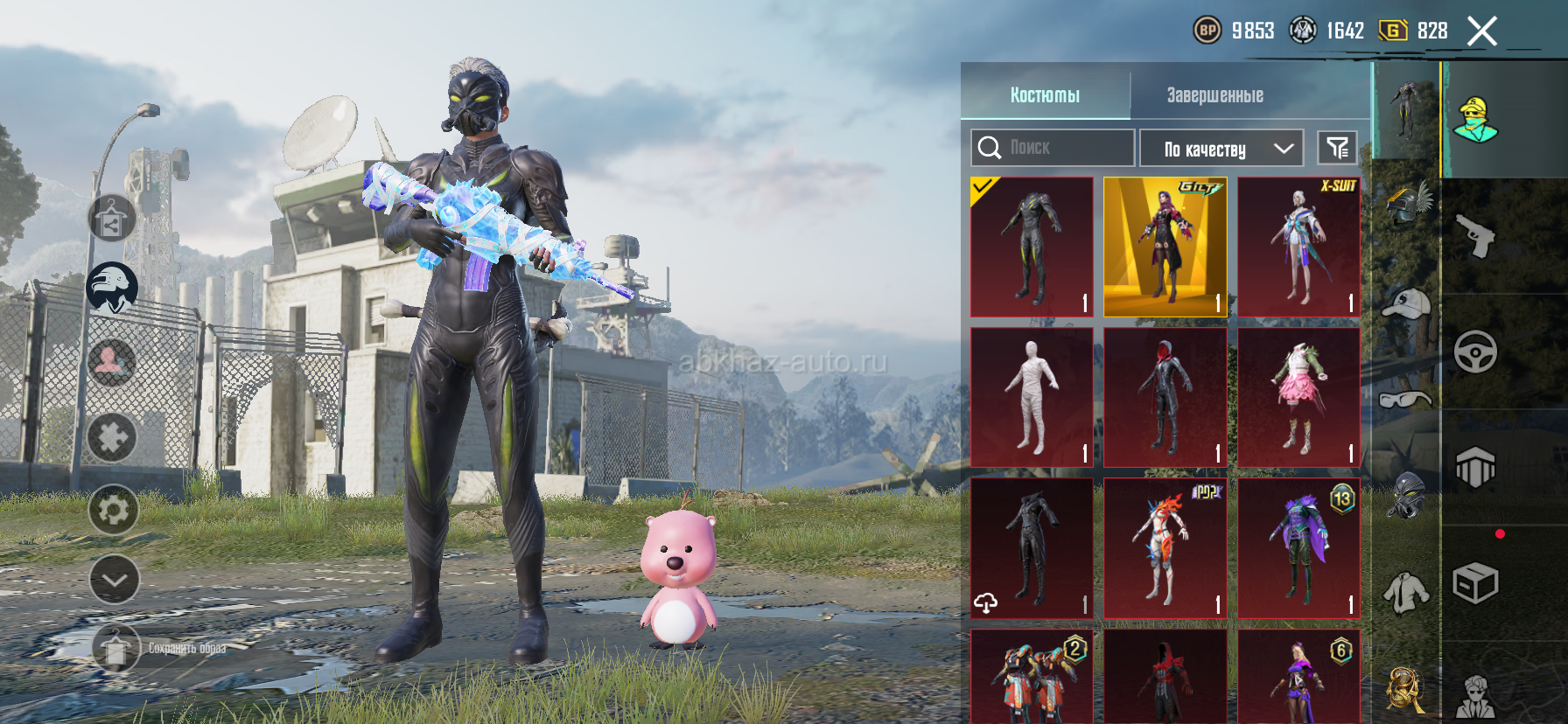
Task: Open the По качеству sort dropdown
Action: coord(1221,149)
